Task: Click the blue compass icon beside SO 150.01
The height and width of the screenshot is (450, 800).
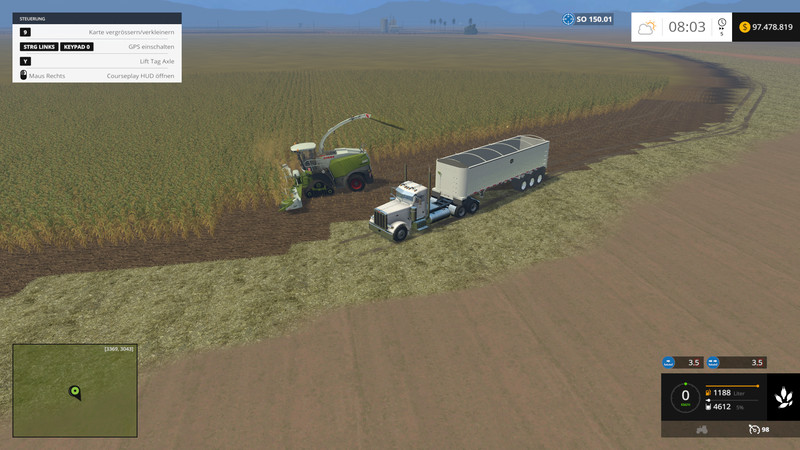Action: point(568,19)
